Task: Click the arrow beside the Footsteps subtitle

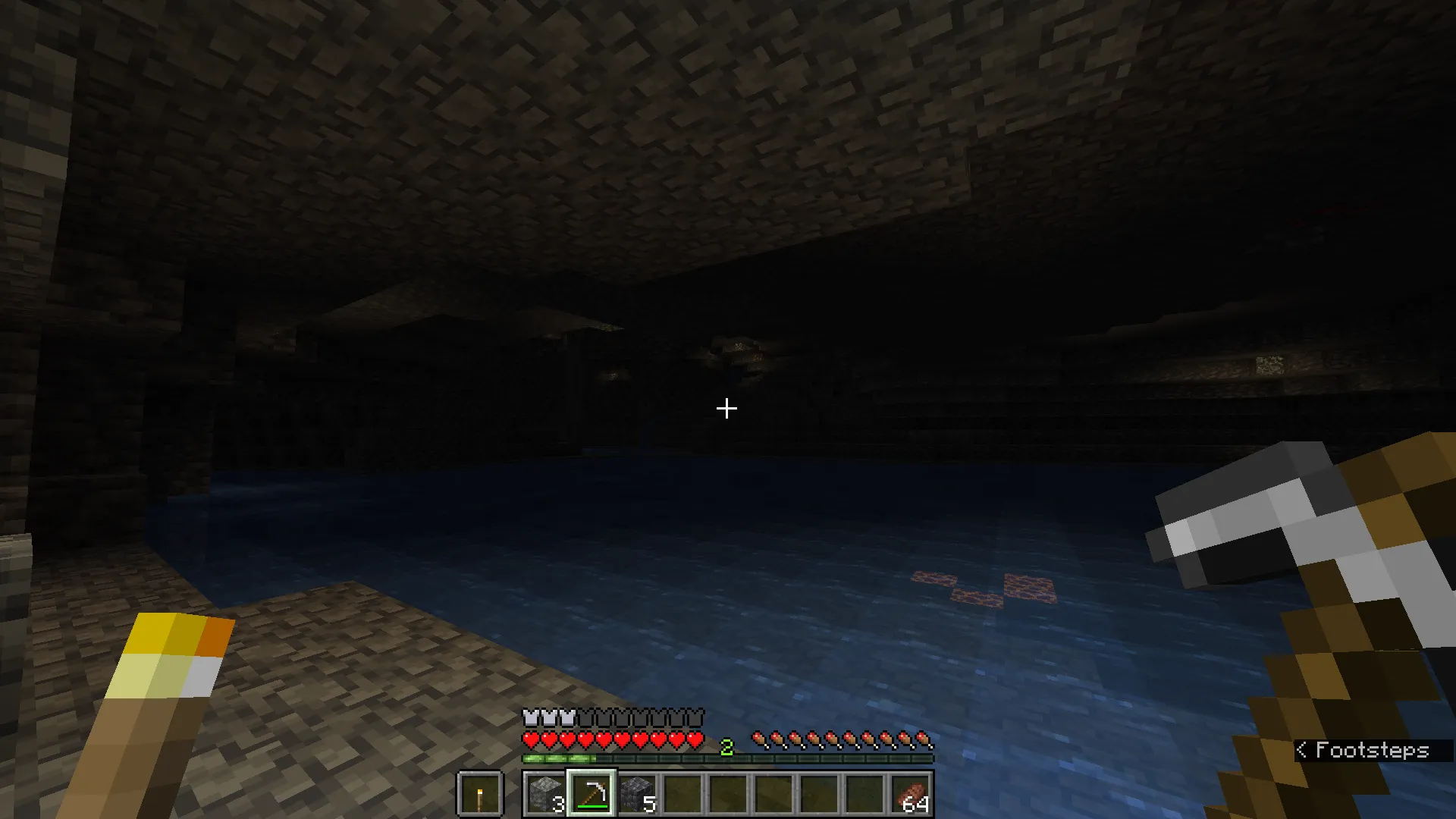Action: tap(1302, 751)
